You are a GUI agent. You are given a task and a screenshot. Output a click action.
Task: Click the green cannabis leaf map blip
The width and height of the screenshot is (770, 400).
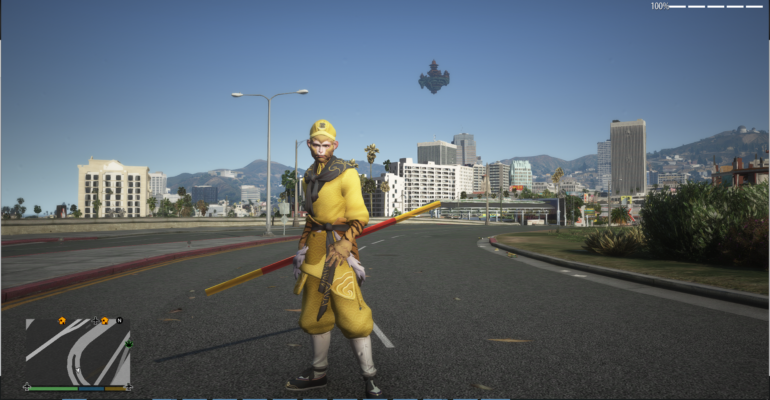(x=127, y=346)
